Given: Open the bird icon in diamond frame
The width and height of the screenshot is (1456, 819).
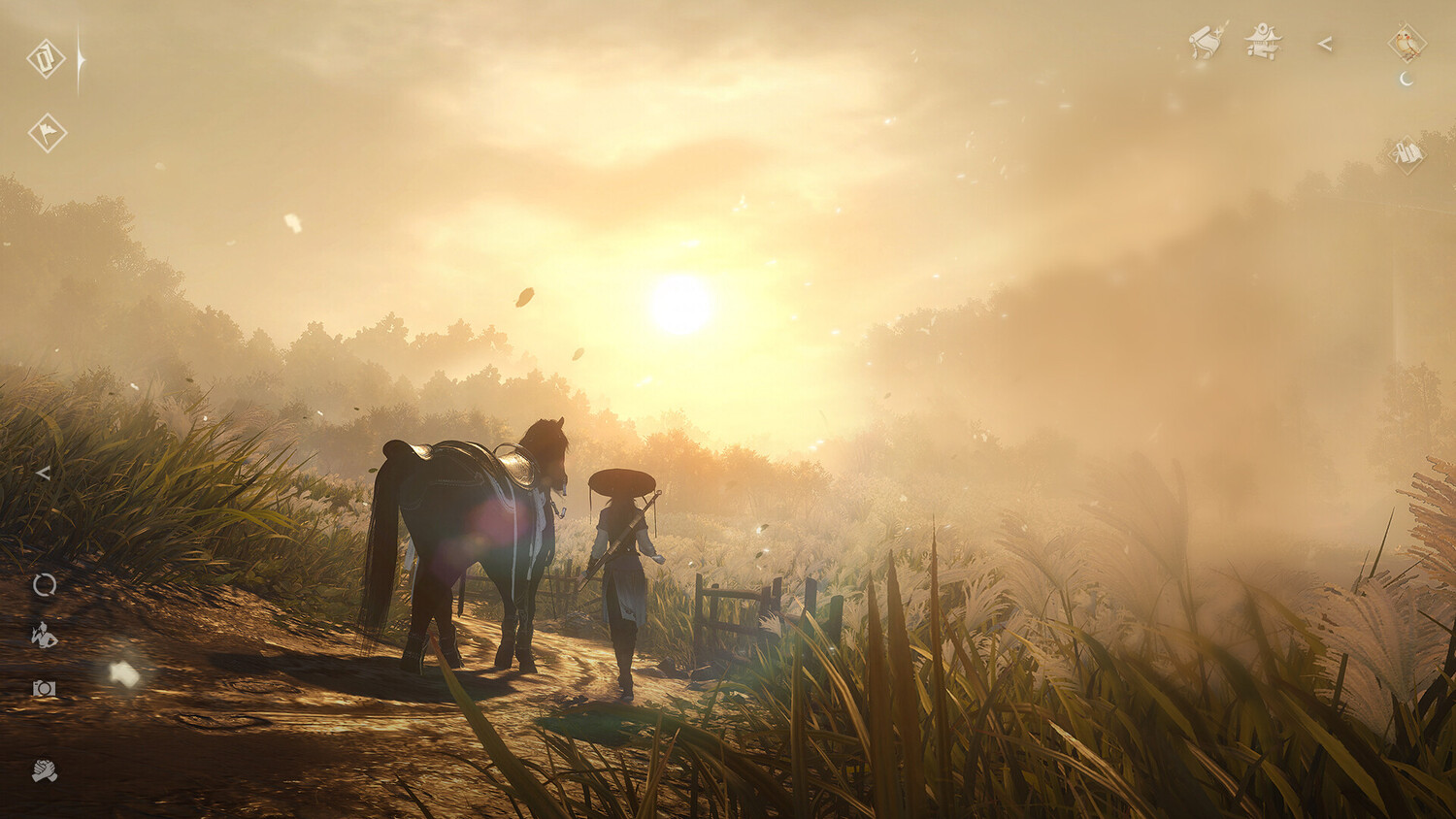Looking at the screenshot, I should (1406, 43).
